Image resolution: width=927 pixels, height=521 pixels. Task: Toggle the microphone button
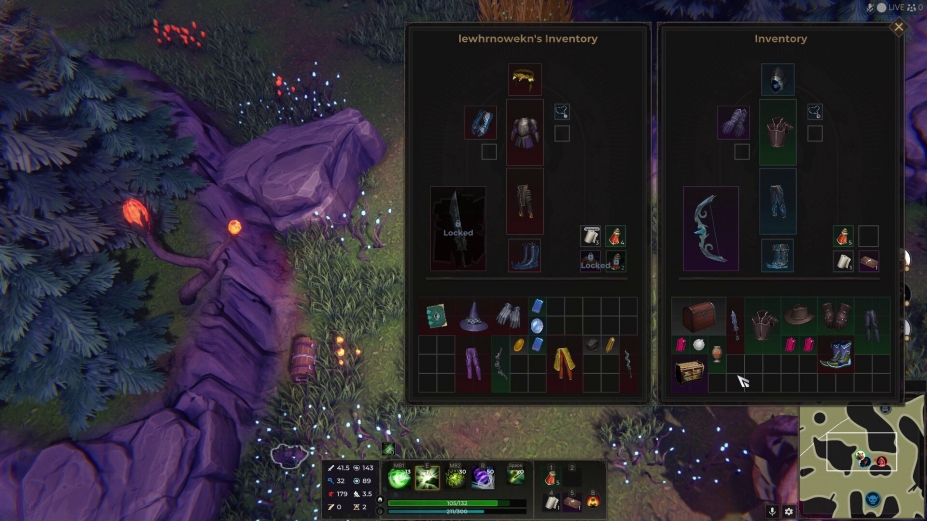[x=772, y=511]
